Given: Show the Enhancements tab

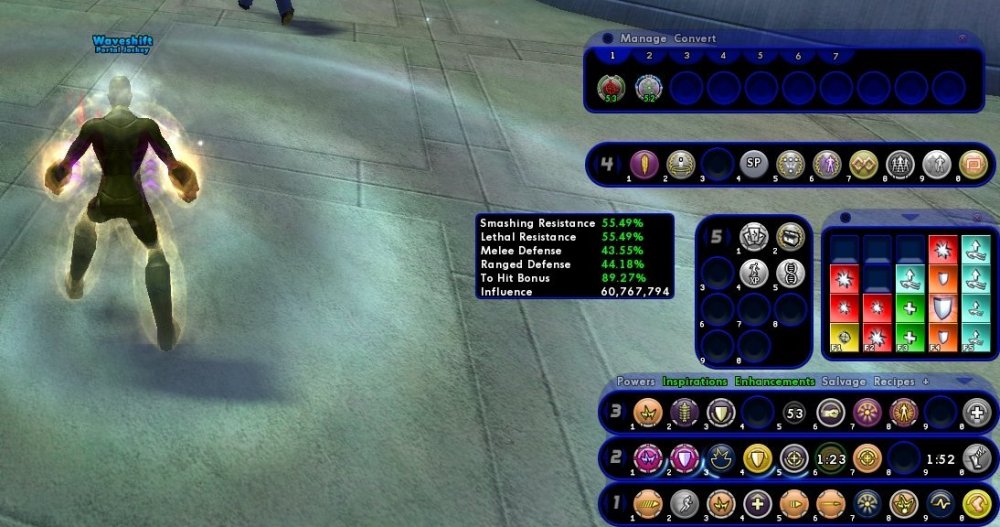Looking at the screenshot, I should [x=774, y=382].
